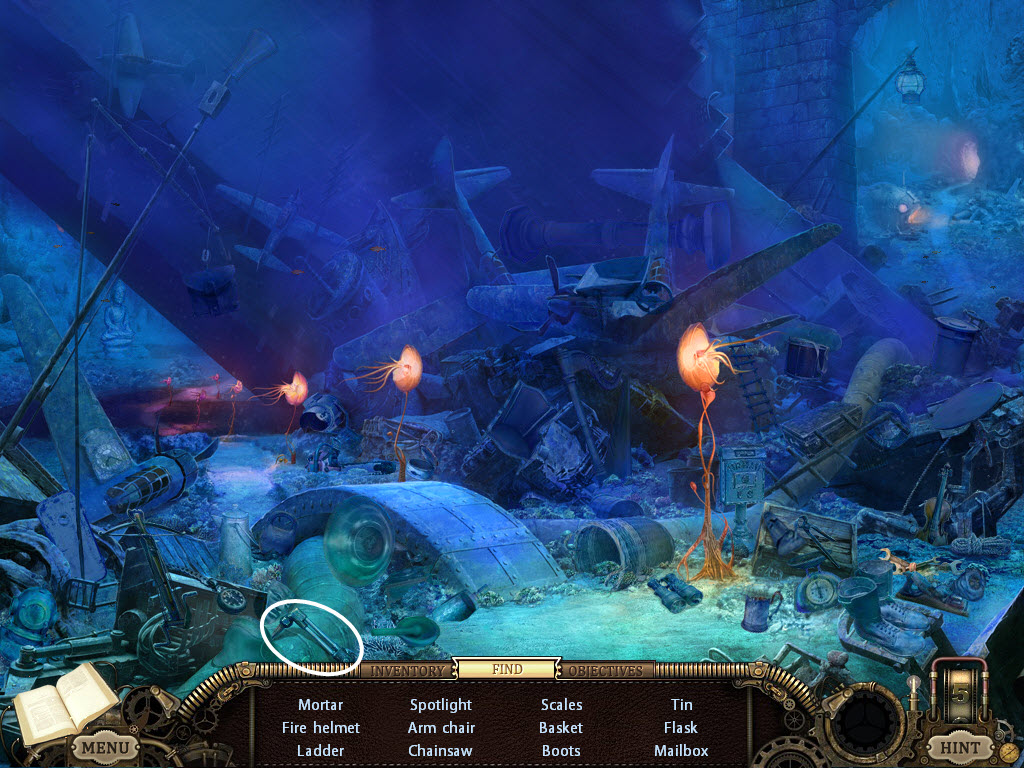
Task: Select Scales in the item list
Action: 561,705
